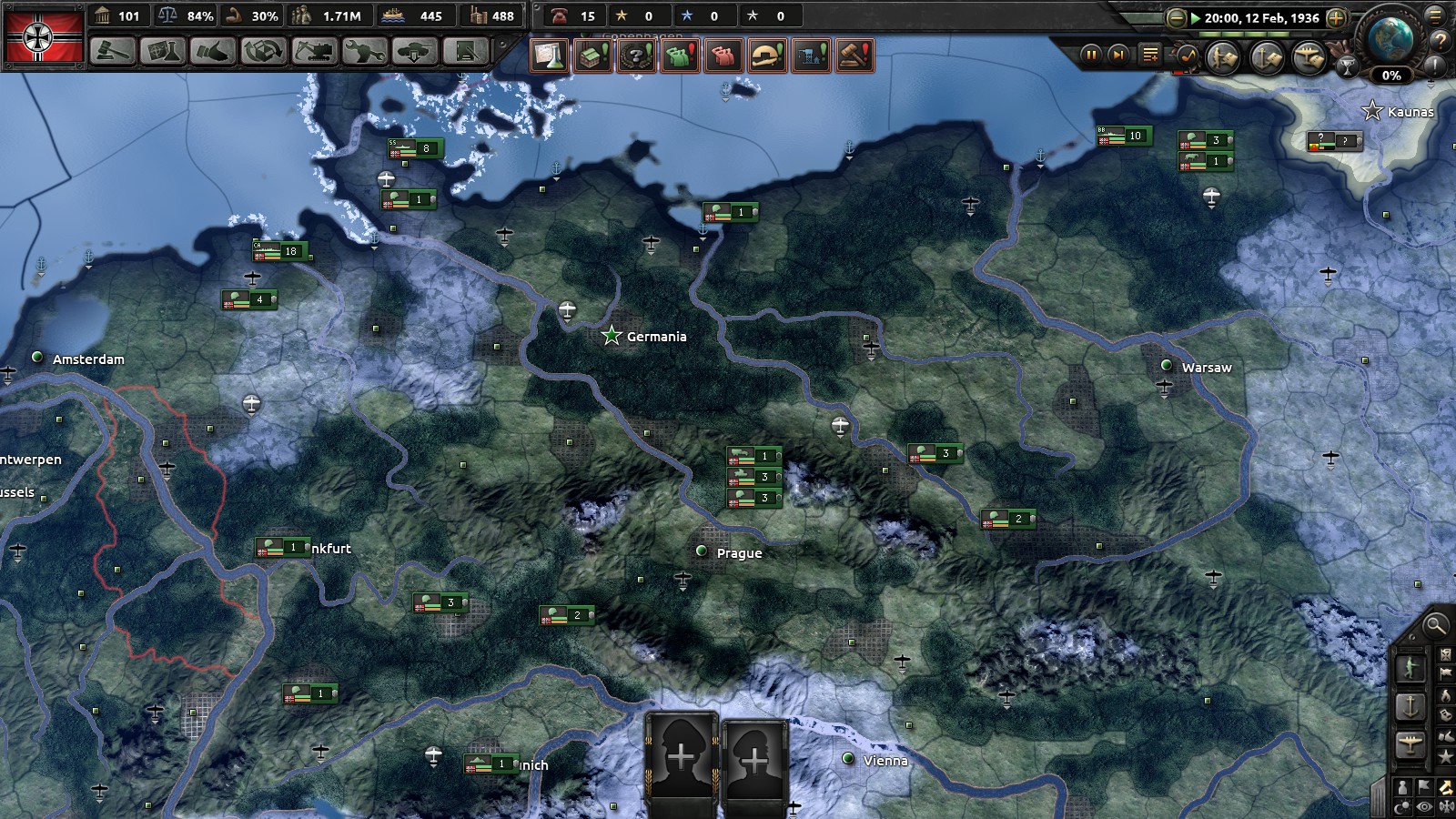The height and width of the screenshot is (819, 1456).
Task: Pause the game simulation
Action: (1092, 55)
